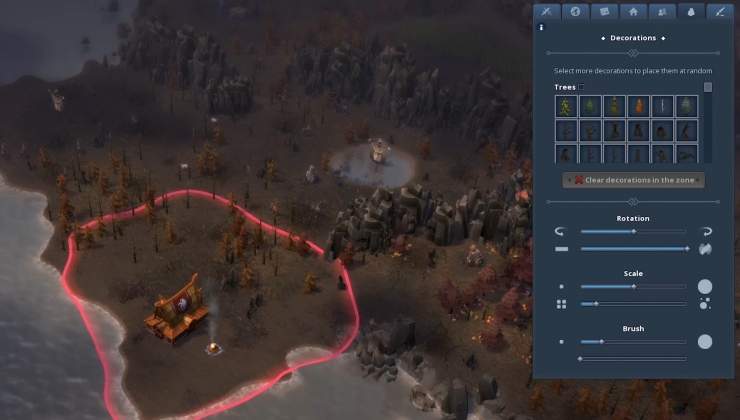Open the paintbrush tab
The image size is (740, 420).
click(x=719, y=12)
